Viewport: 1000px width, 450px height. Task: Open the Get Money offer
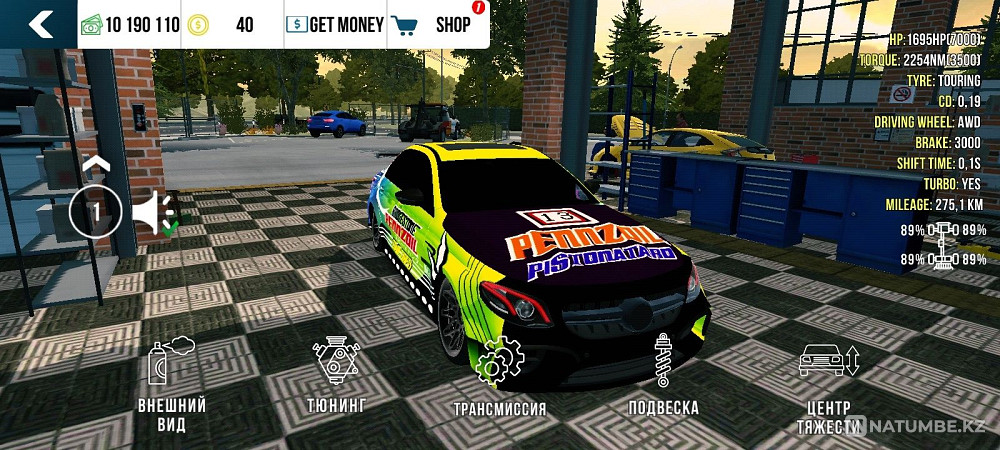click(x=334, y=25)
